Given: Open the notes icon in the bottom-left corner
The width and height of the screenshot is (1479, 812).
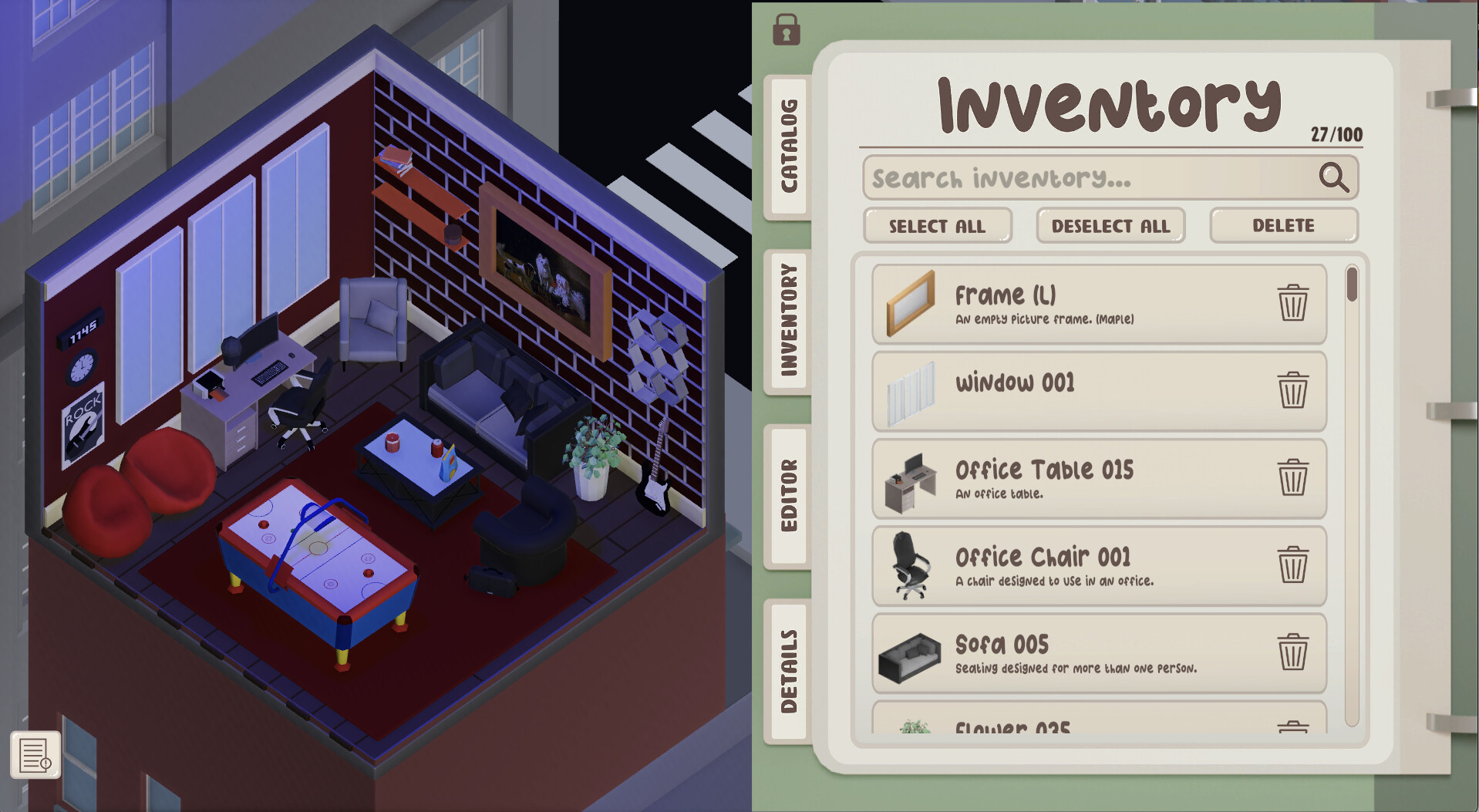Looking at the screenshot, I should tap(35, 756).
